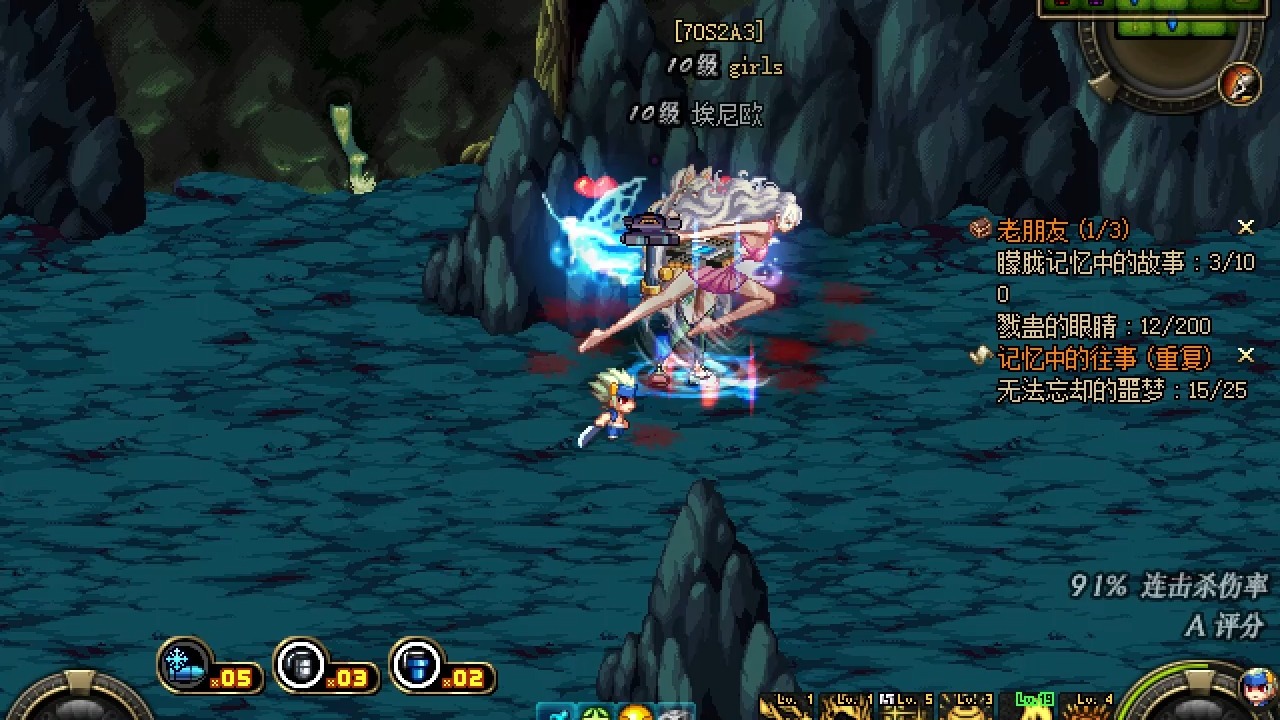The width and height of the screenshot is (1280, 720).
Task: Click the round microphone button by the minimap
Action: (x=1240, y=84)
